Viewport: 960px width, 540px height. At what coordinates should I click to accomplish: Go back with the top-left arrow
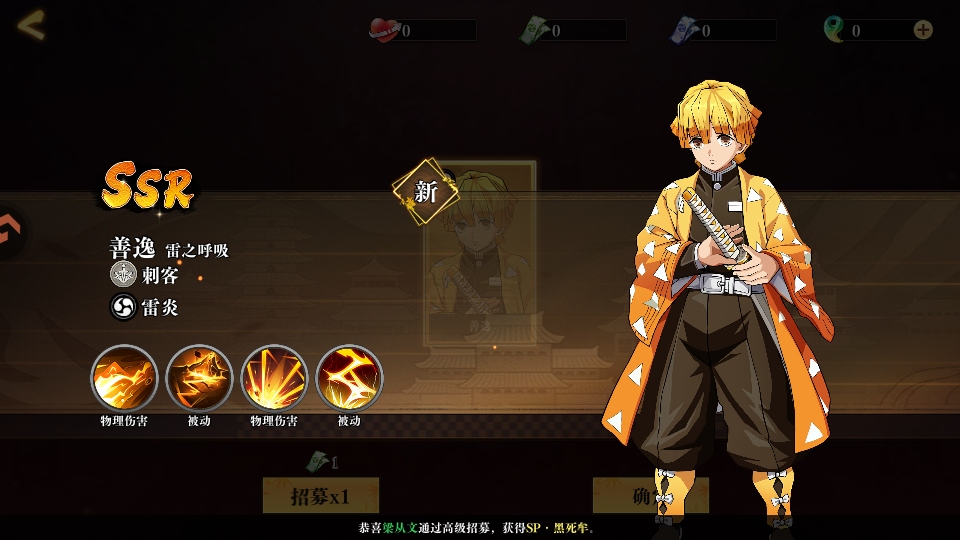[31, 25]
